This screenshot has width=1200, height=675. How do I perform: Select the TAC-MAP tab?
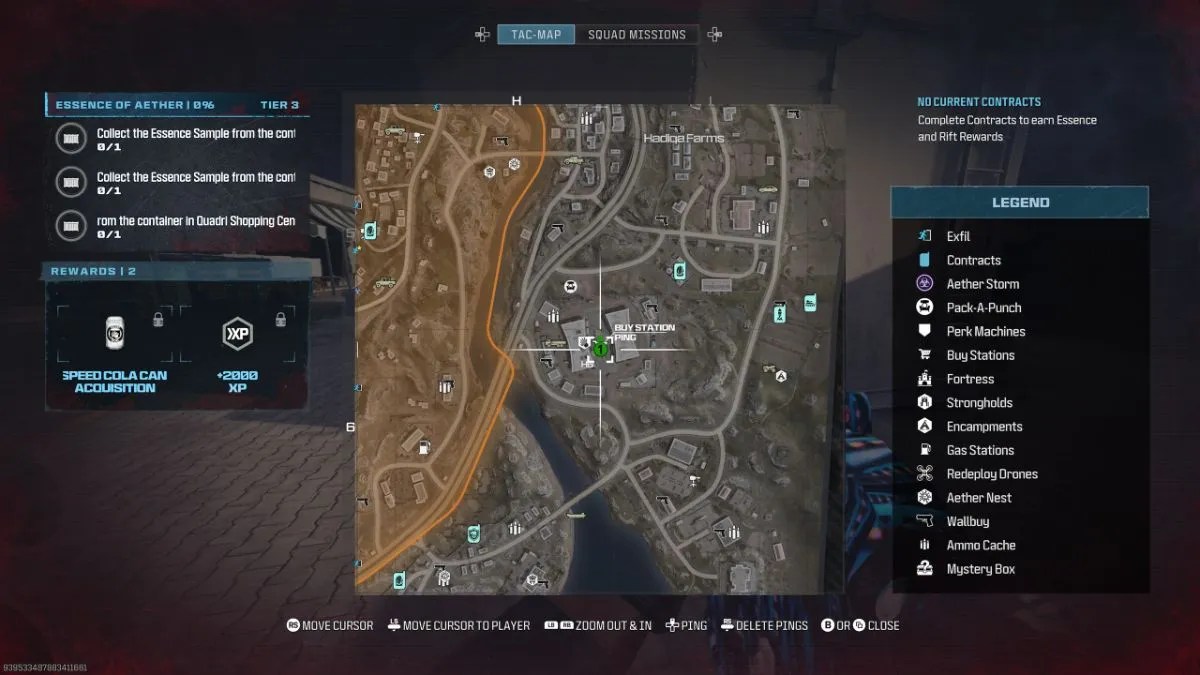537,35
